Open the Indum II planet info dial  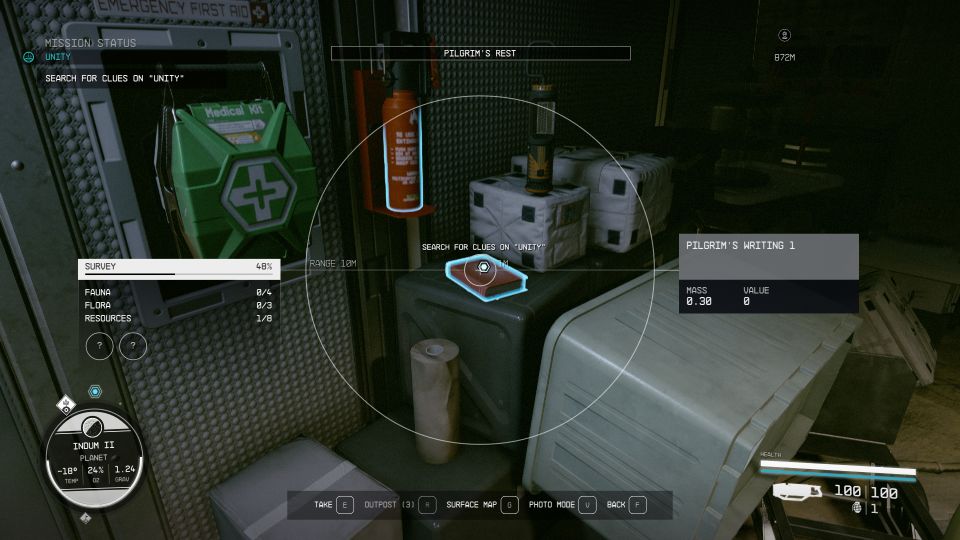[94, 456]
